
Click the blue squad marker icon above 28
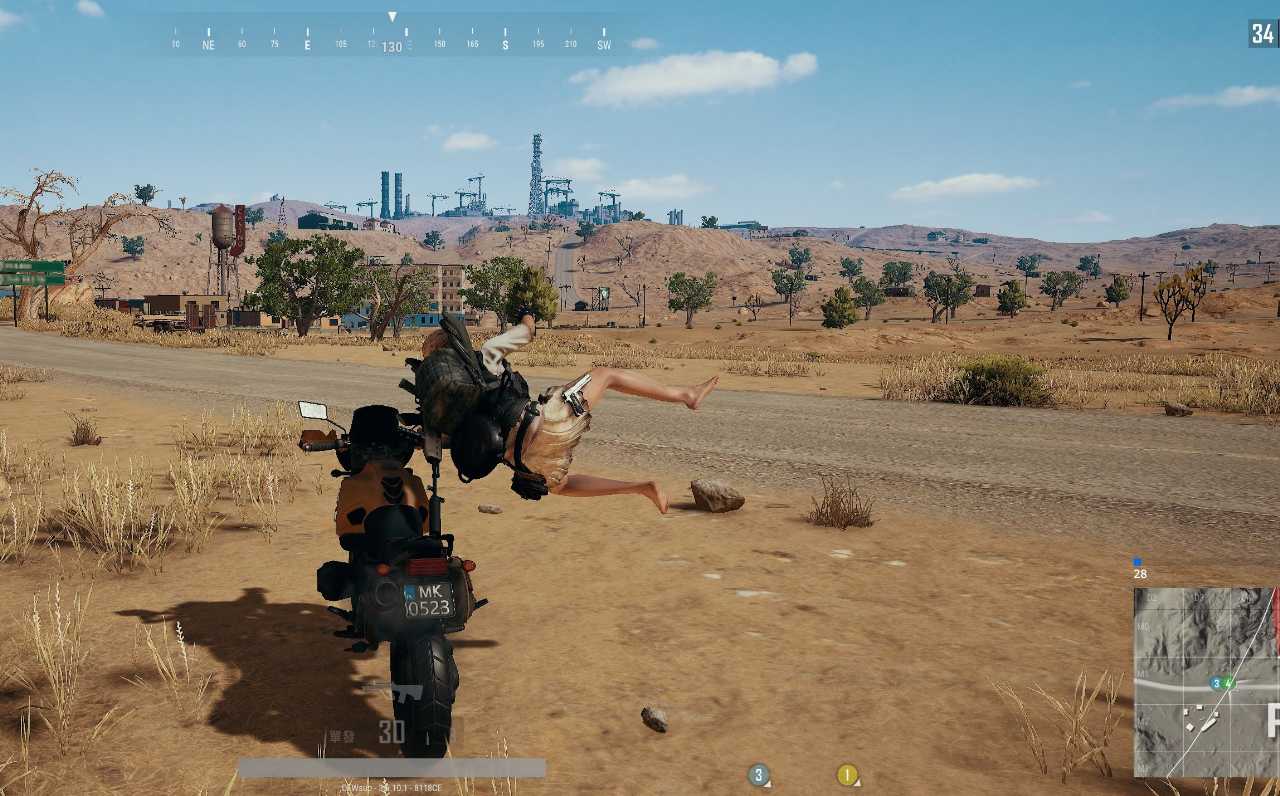(1137, 561)
